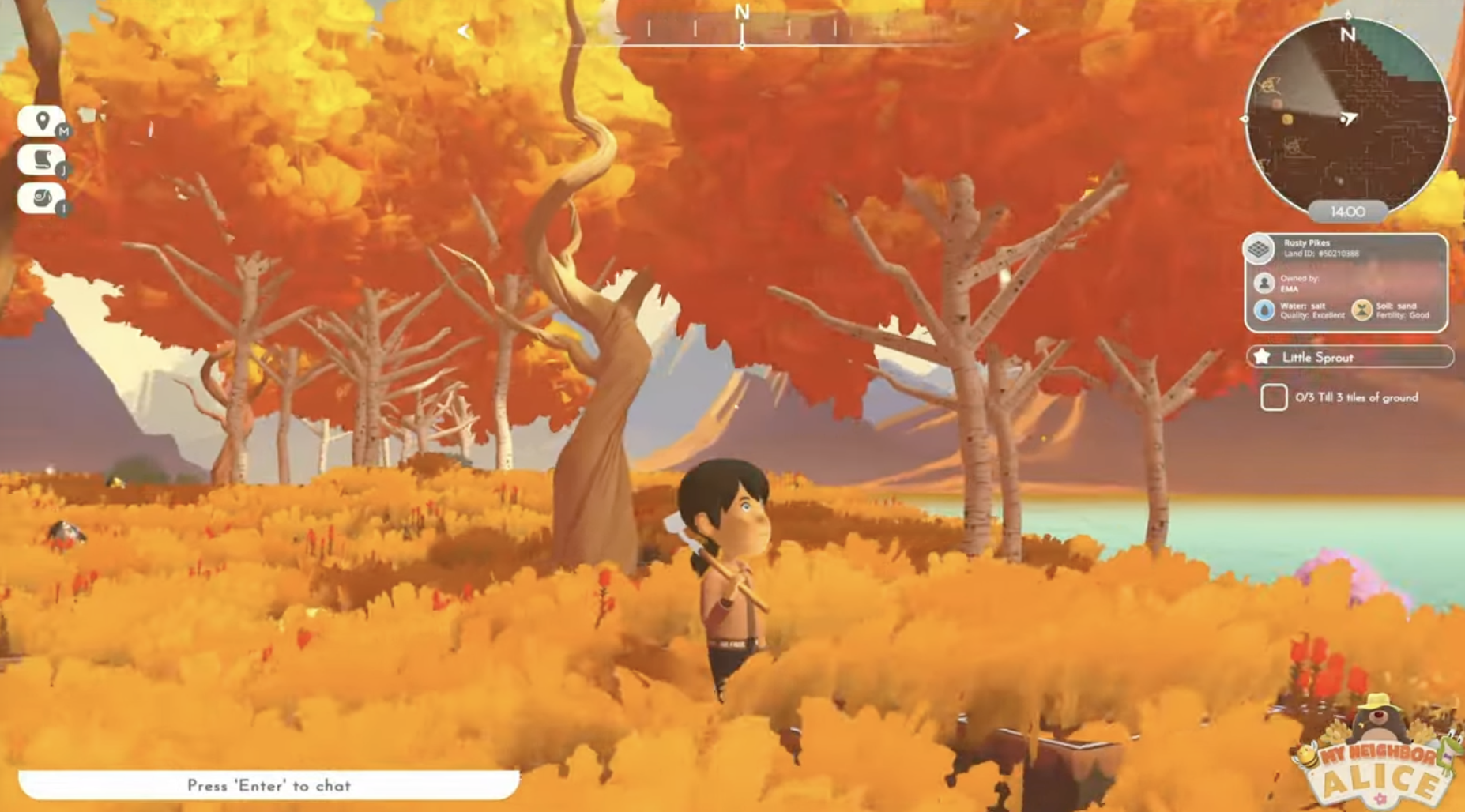Tick the 'Till 3 tiles of ground' checkbox
Screen dimensions: 1465x812
point(1274,397)
